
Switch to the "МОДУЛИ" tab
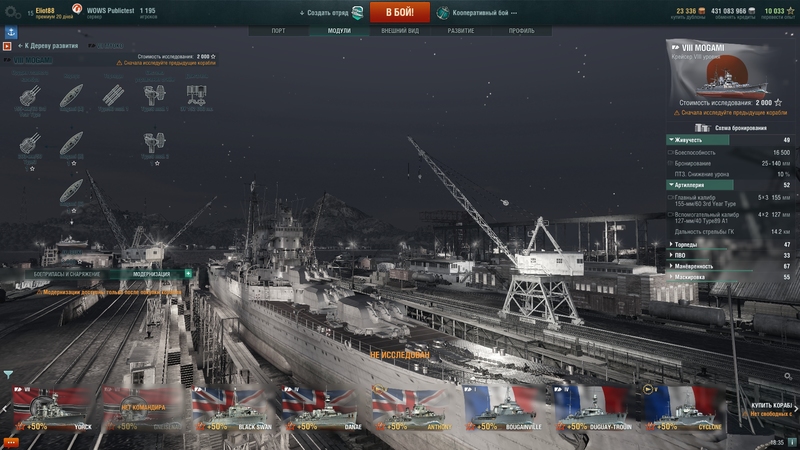coord(339,31)
